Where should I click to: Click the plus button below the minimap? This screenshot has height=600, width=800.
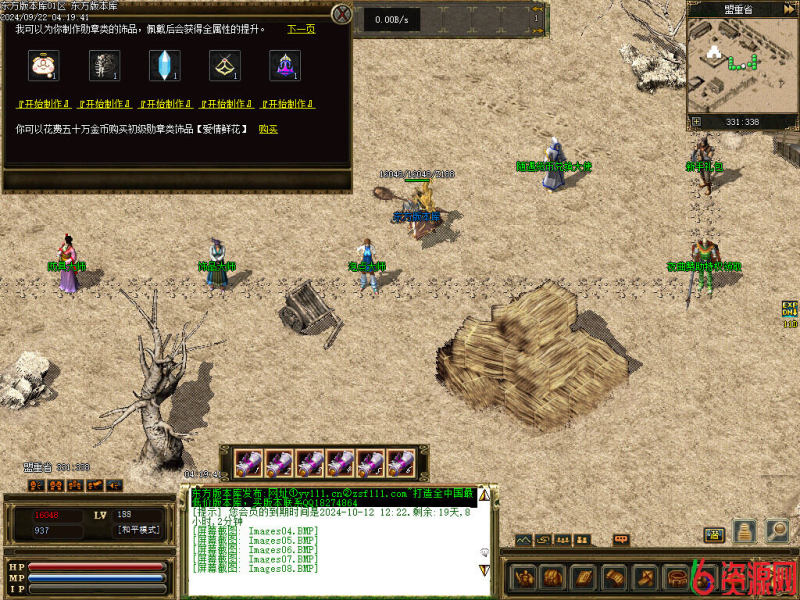coord(696,122)
